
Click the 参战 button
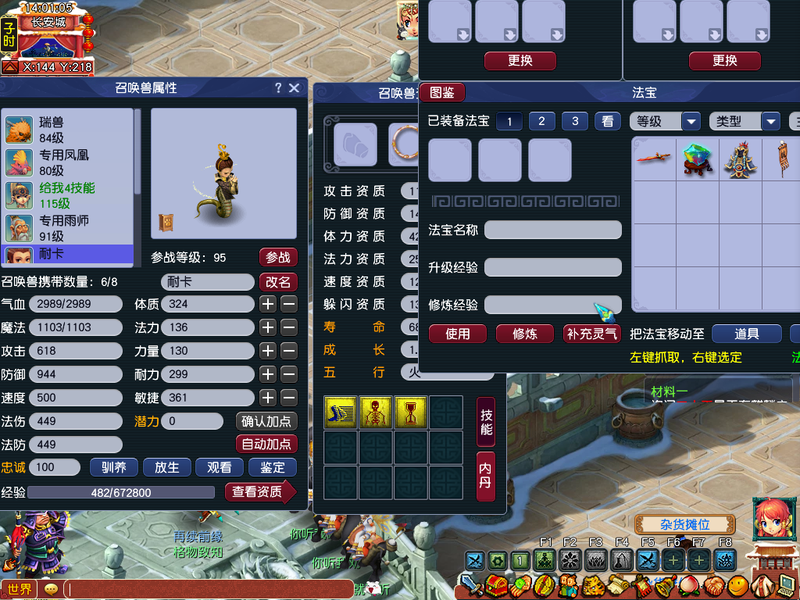tap(278, 257)
